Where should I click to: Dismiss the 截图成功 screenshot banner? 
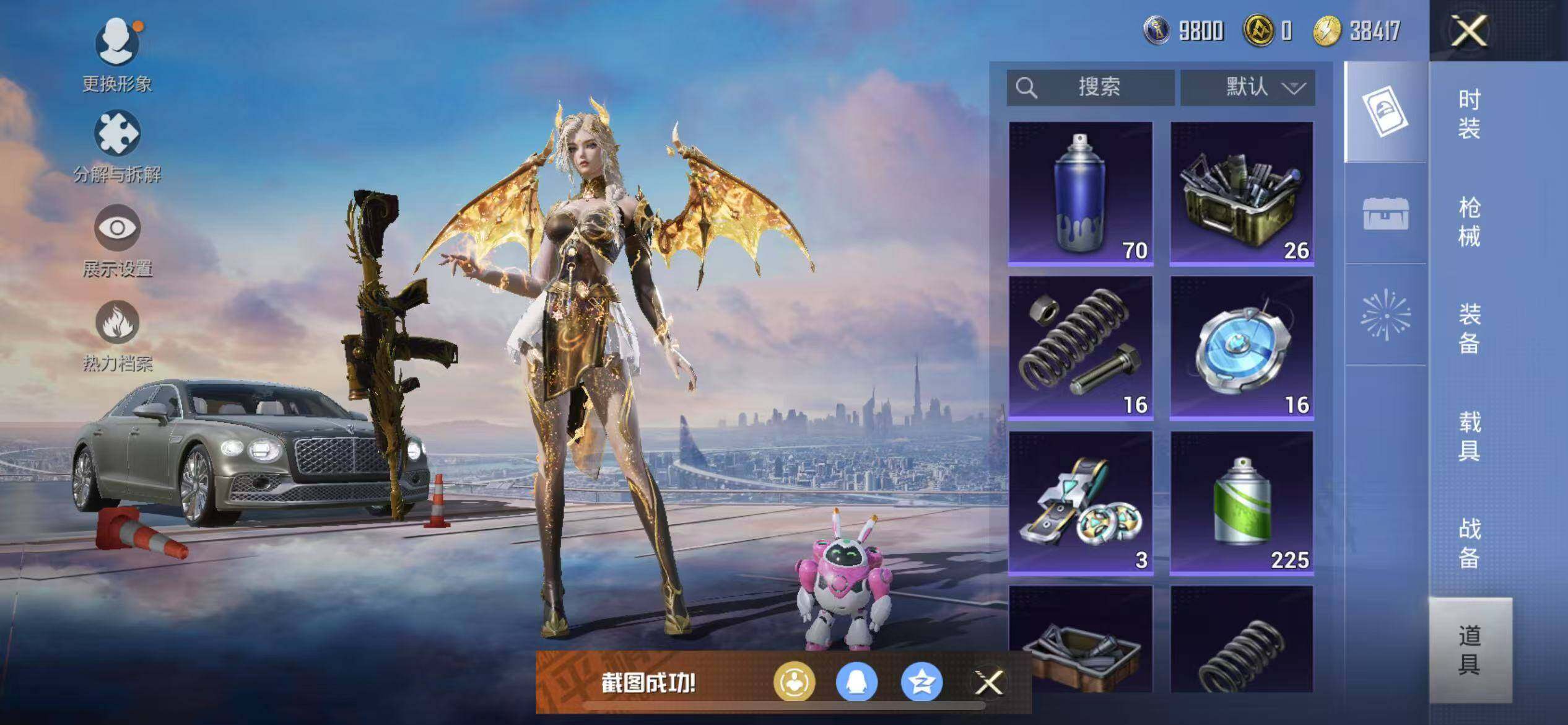tap(988, 683)
